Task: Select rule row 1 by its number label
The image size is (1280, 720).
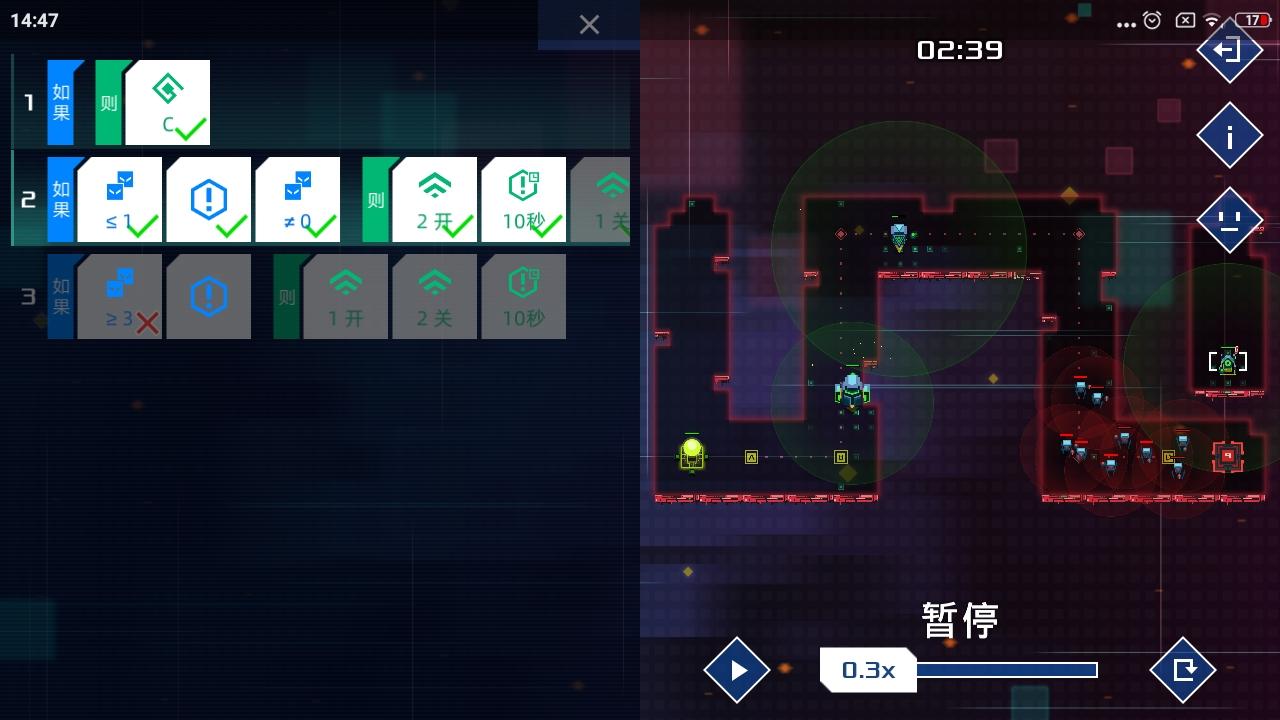Action: coord(28,100)
